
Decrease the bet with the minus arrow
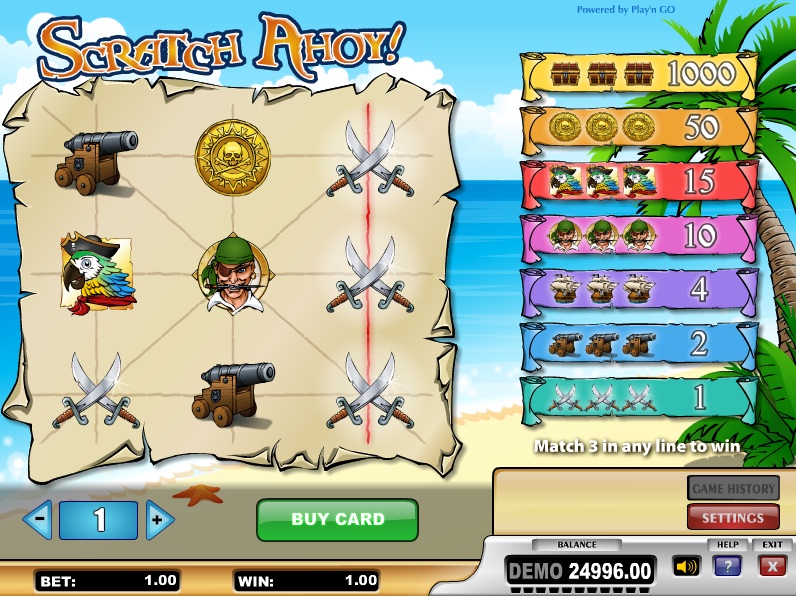[38, 519]
